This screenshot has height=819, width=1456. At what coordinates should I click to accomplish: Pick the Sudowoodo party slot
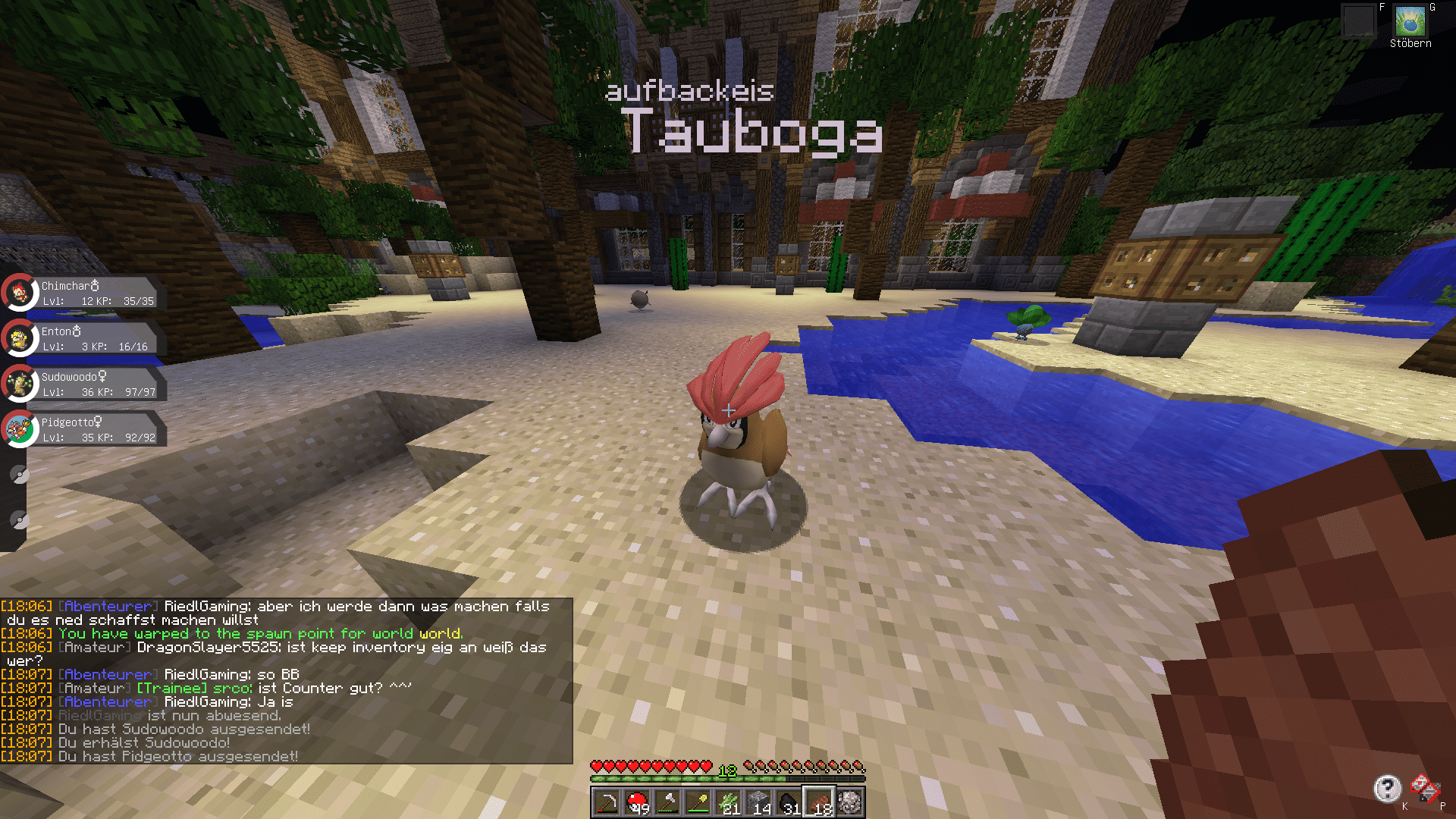tap(82, 384)
